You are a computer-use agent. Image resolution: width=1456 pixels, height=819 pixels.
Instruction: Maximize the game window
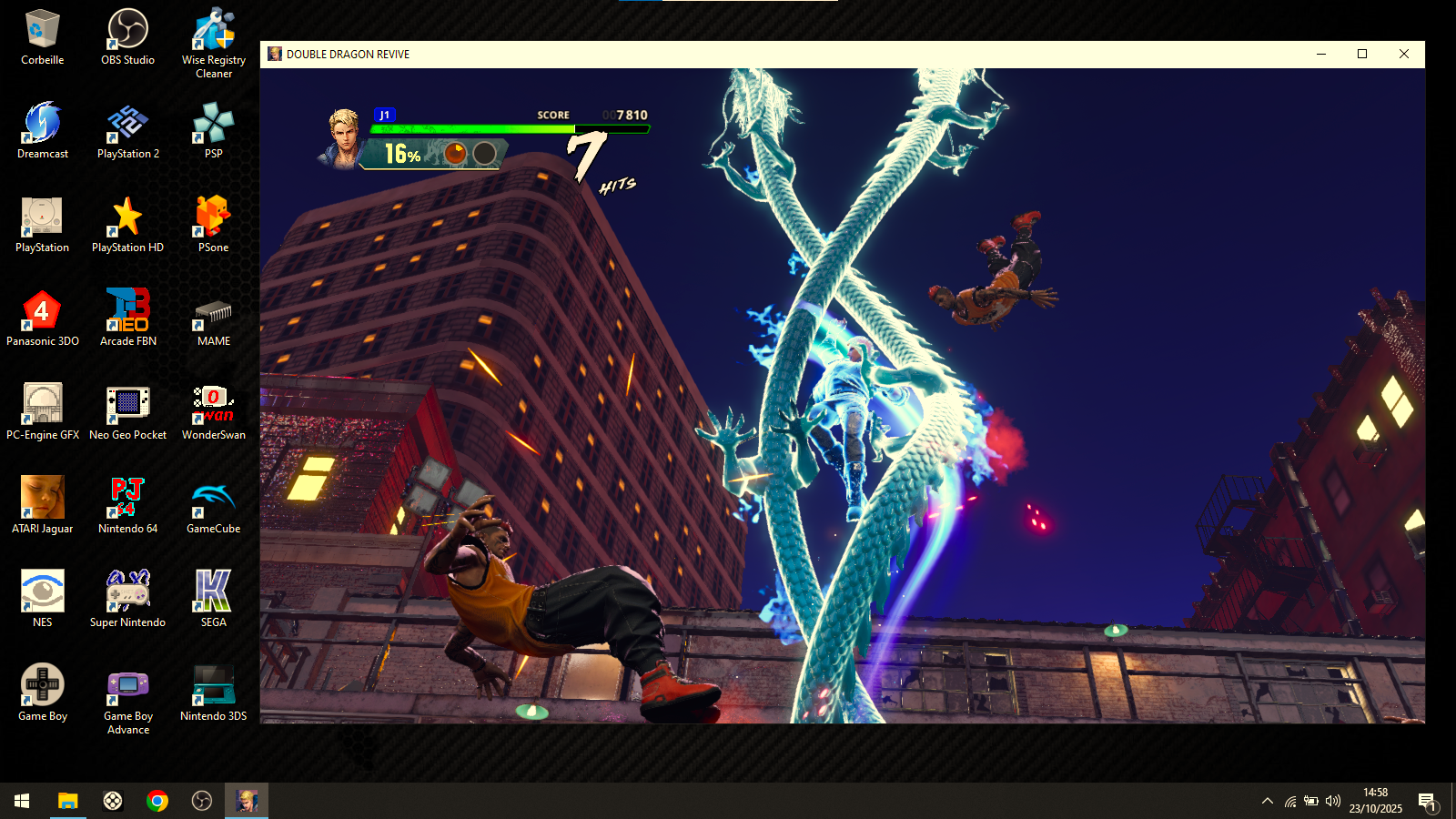click(x=1362, y=54)
